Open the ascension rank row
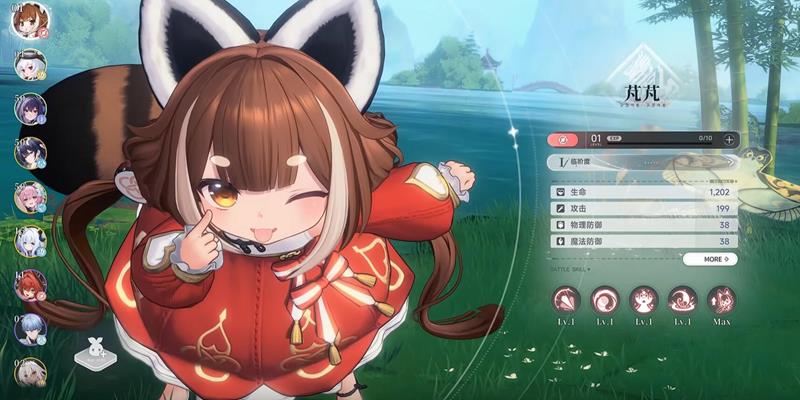Screen dimensions: 800x400 coord(640,161)
